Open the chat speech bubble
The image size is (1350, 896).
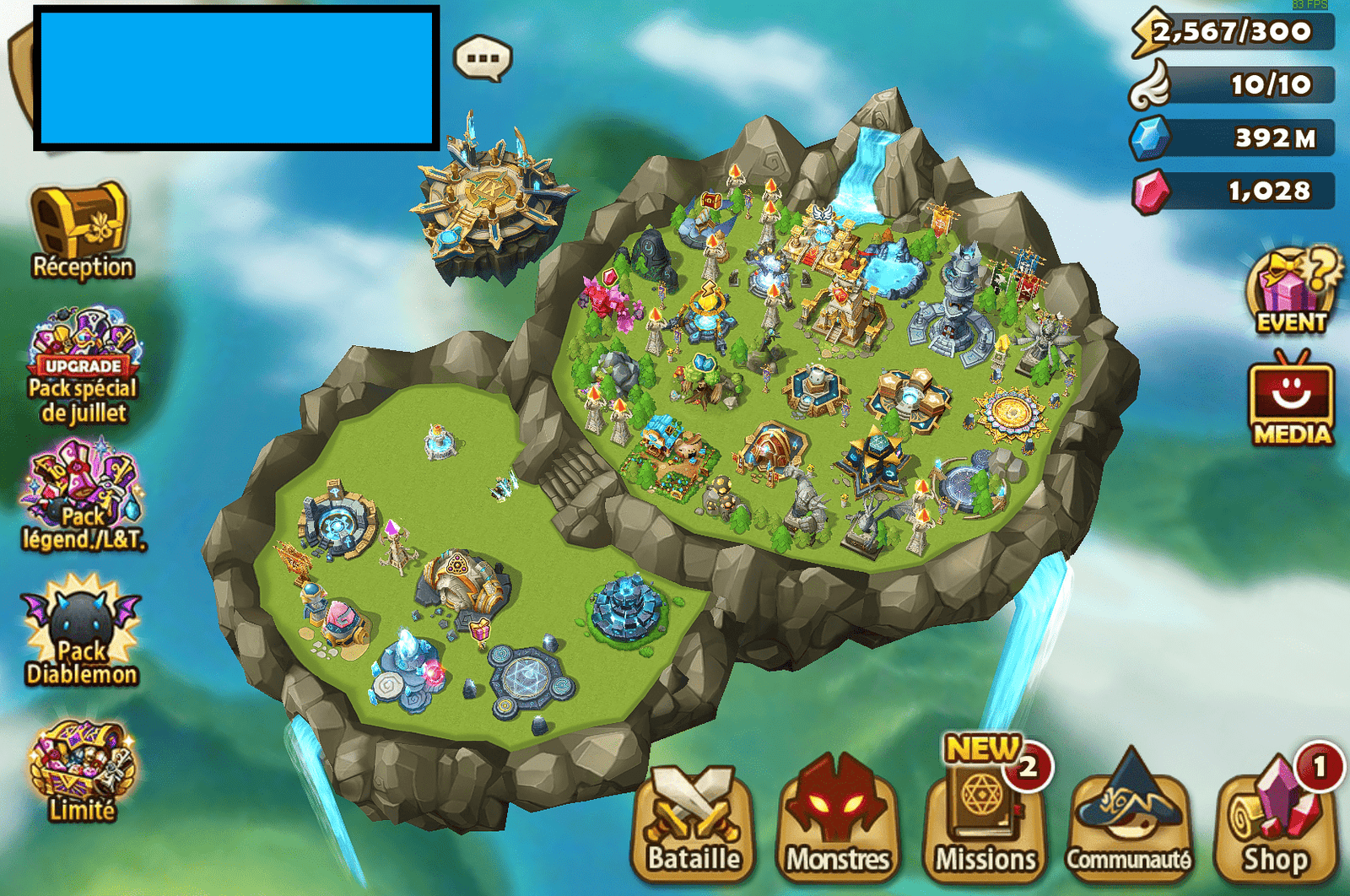[x=483, y=58]
